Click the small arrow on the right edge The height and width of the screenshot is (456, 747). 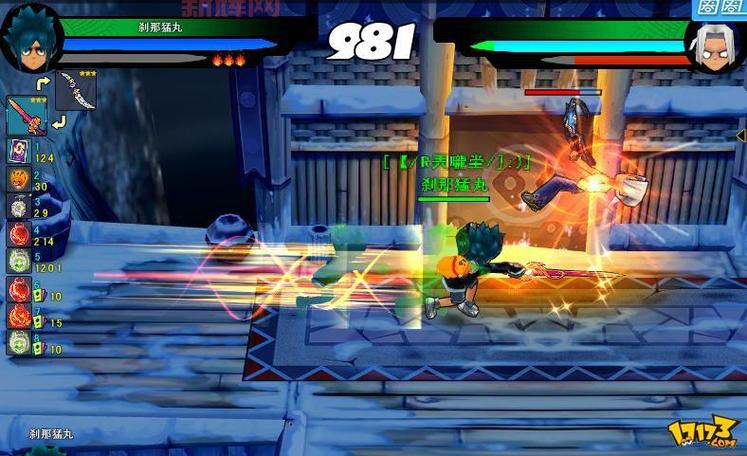[740, 134]
